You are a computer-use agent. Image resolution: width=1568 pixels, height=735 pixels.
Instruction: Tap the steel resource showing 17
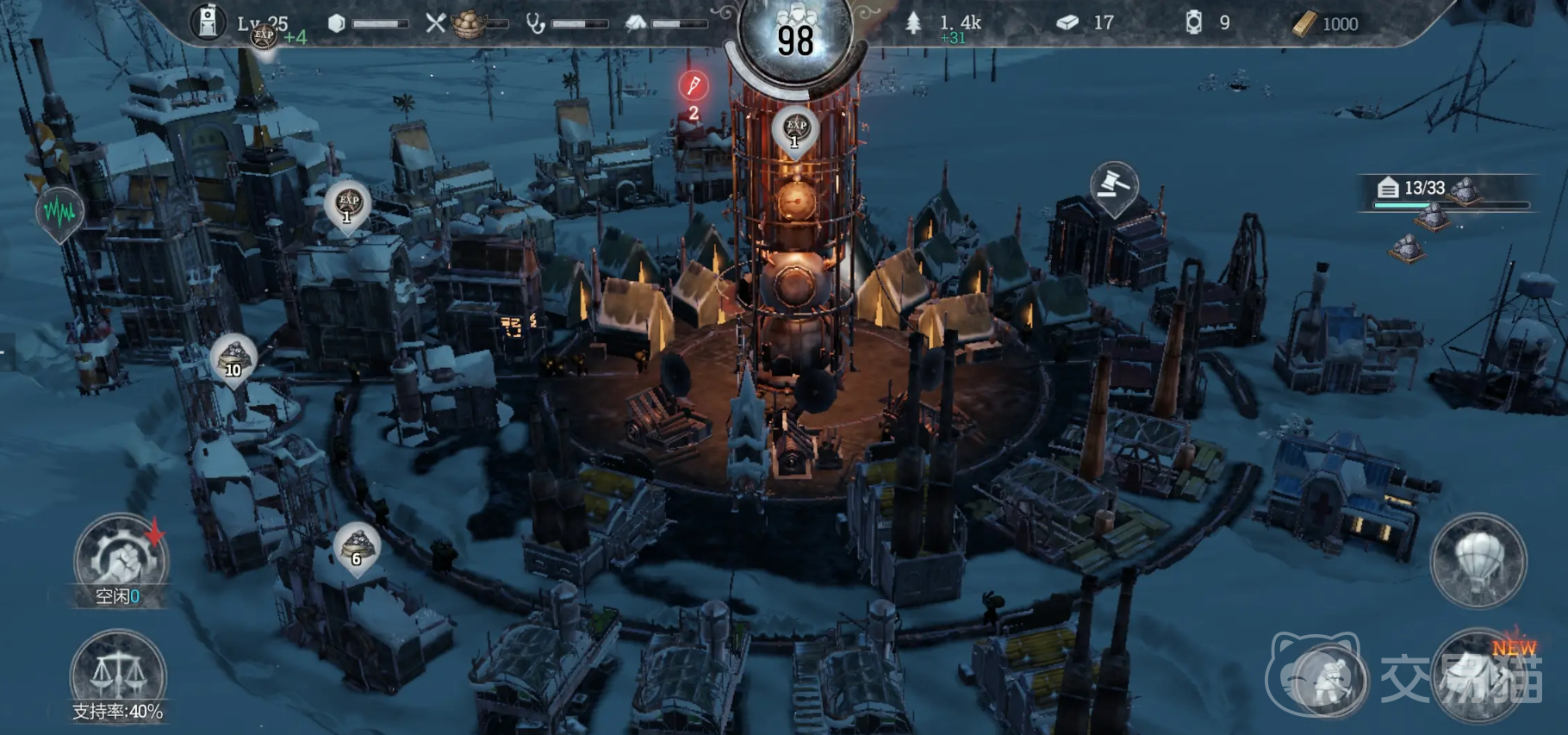point(1085,23)
